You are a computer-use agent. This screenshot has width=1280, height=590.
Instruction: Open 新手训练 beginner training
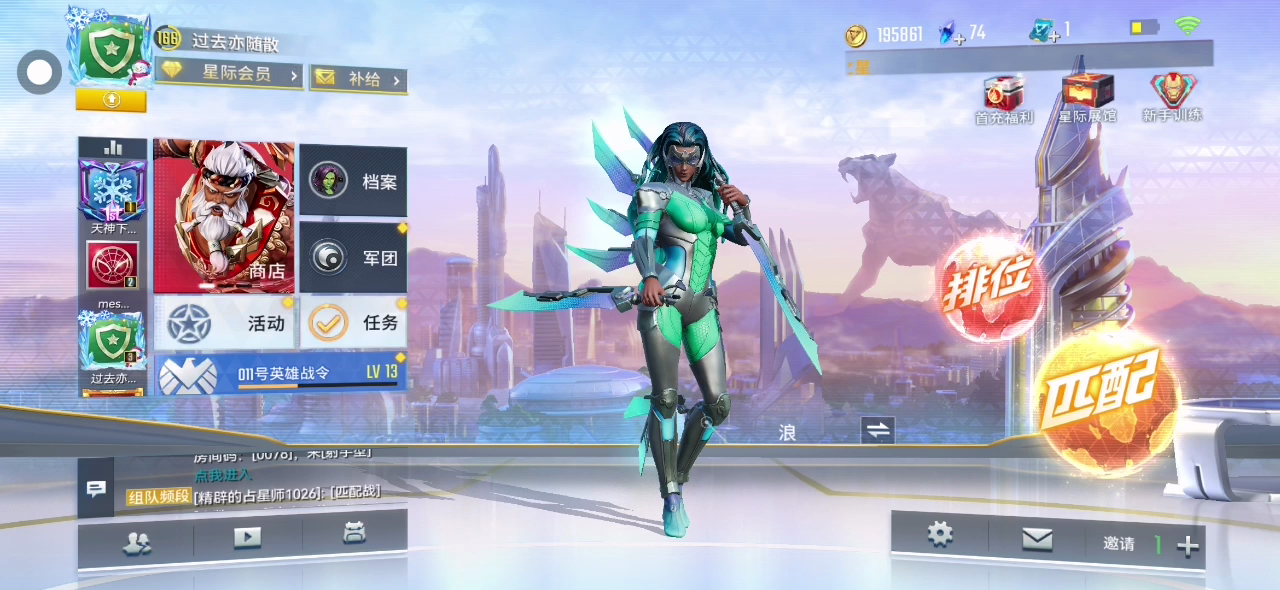point(1172,98)
